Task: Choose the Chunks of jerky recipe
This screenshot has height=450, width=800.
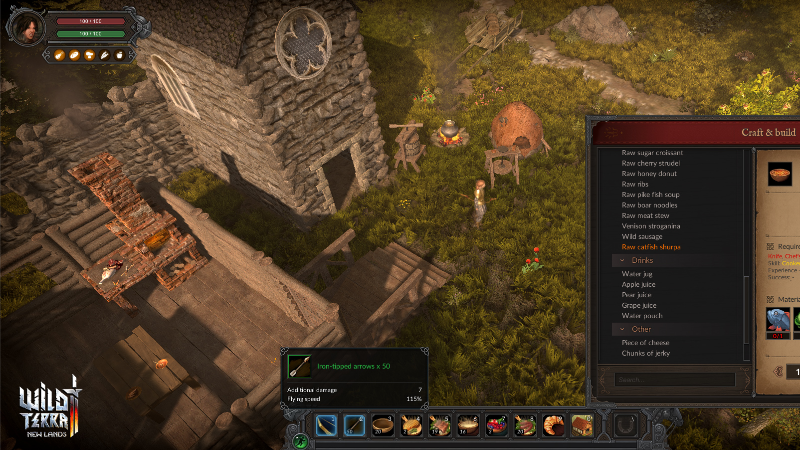Action: [x=645, y=353]
